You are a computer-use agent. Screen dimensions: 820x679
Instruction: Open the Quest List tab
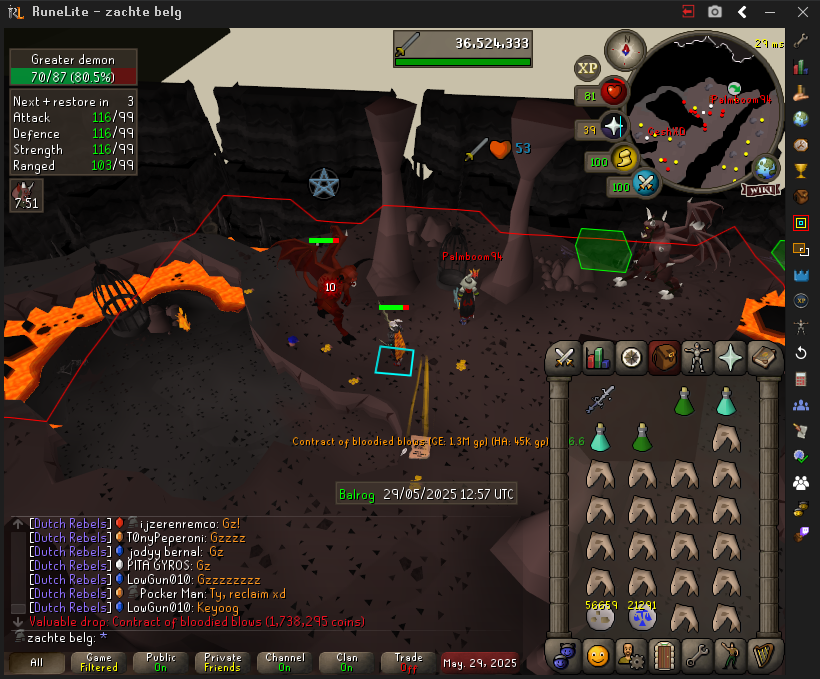pyautogui.click(x=631, y=357)
